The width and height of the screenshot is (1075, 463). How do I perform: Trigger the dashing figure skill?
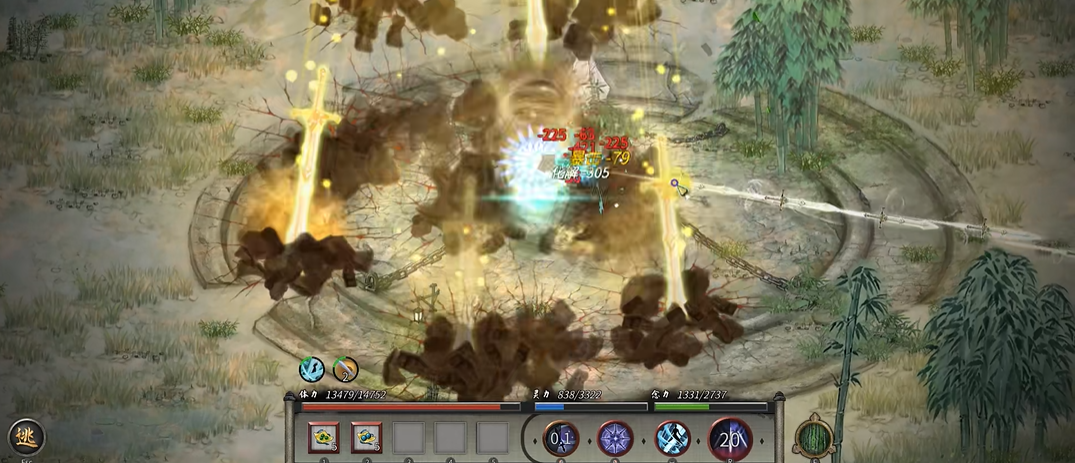click(672, 438)
